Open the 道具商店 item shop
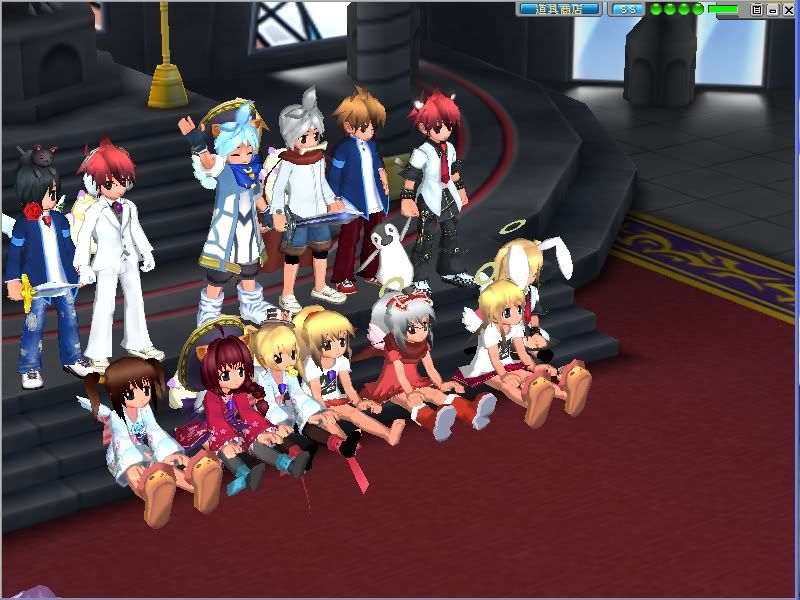Image resolution: width=800 pixels, height=600 pixels. (x=559, y=9)
